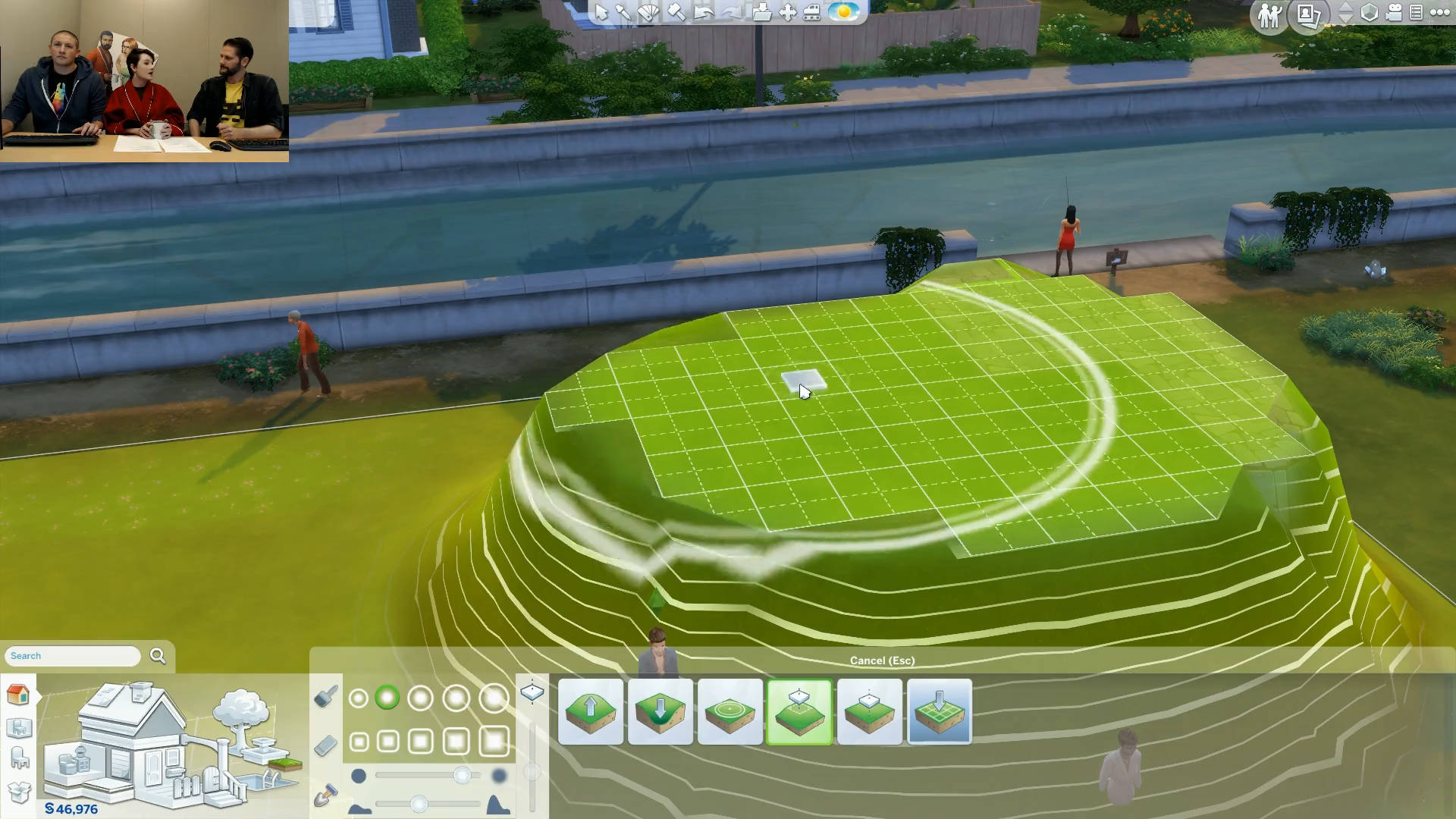Screen dimensions: 1456x819
Task: Open the build mode search field
Action: pyautogui.click(x=73, y=656)
